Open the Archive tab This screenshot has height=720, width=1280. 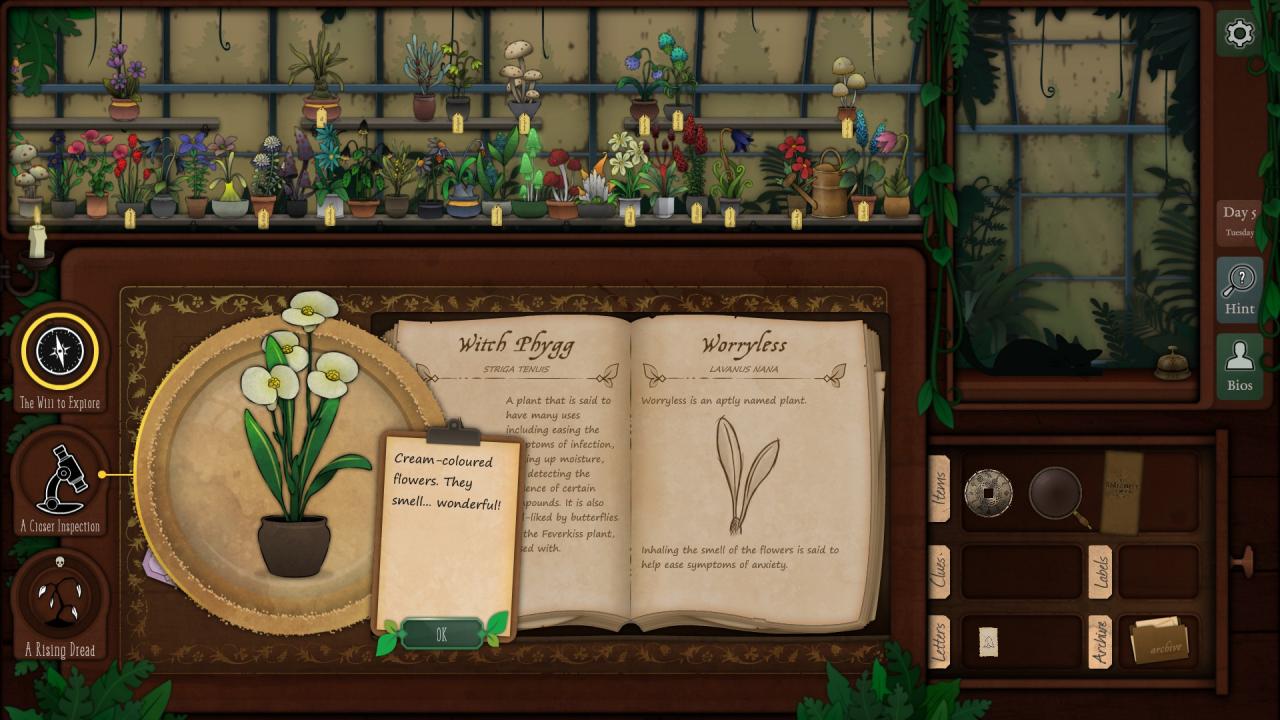point(1099,641)
